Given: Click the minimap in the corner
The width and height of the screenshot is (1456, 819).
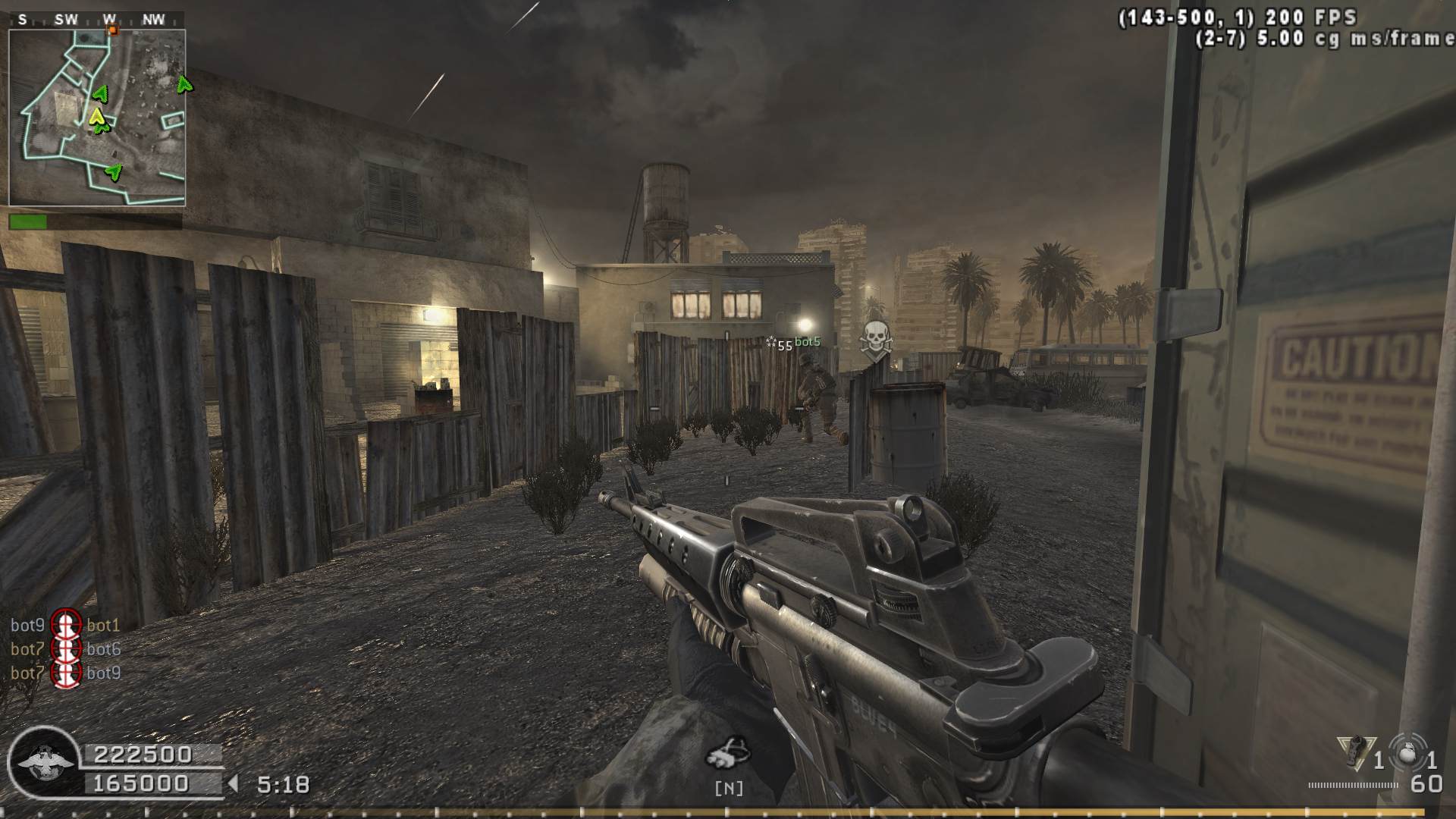Looking at the screenshot, I should click(97, 118).
